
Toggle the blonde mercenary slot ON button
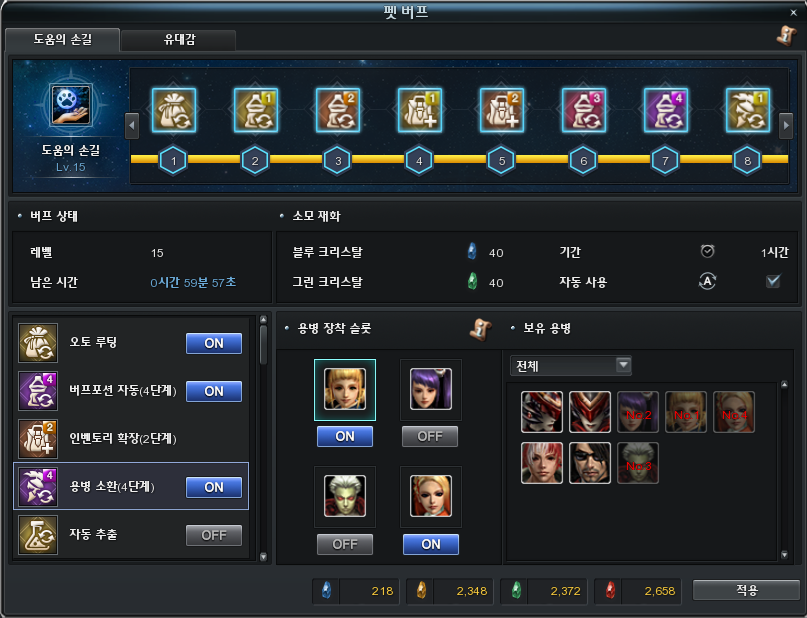coord(345,436)
